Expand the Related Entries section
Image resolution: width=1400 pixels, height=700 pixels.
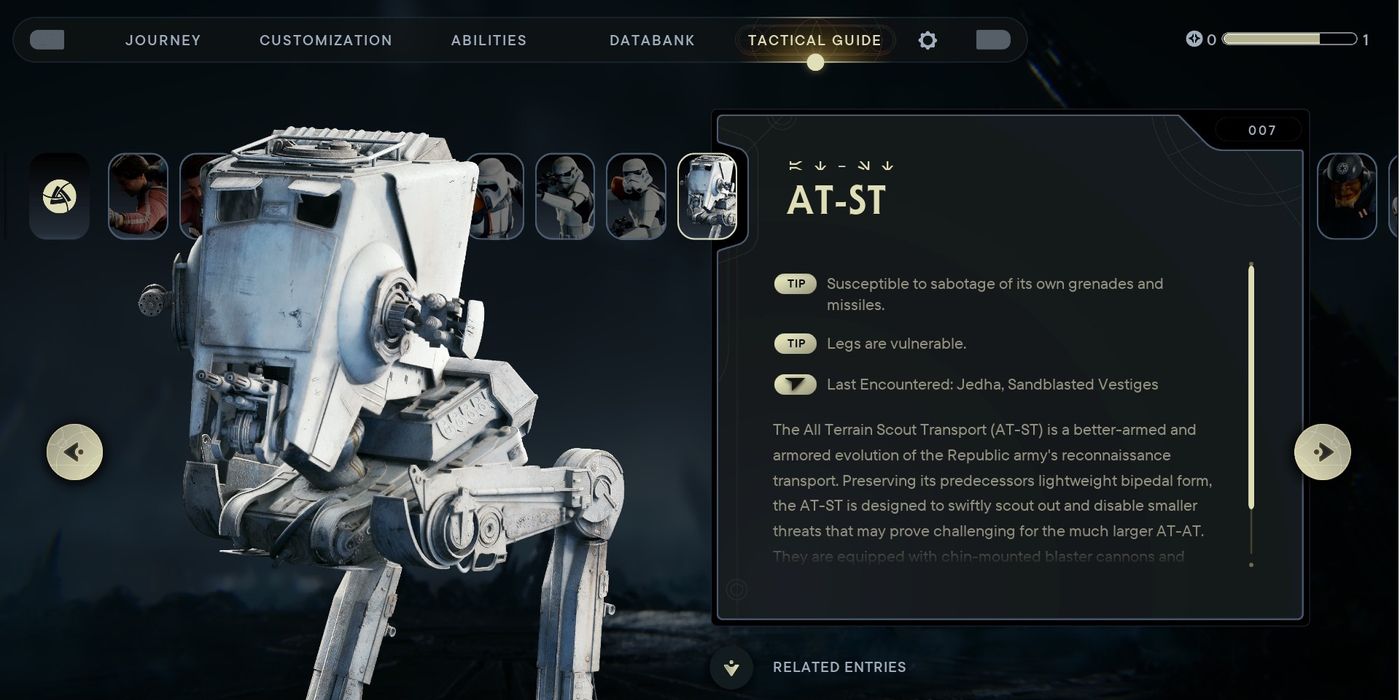click(732, 667)
